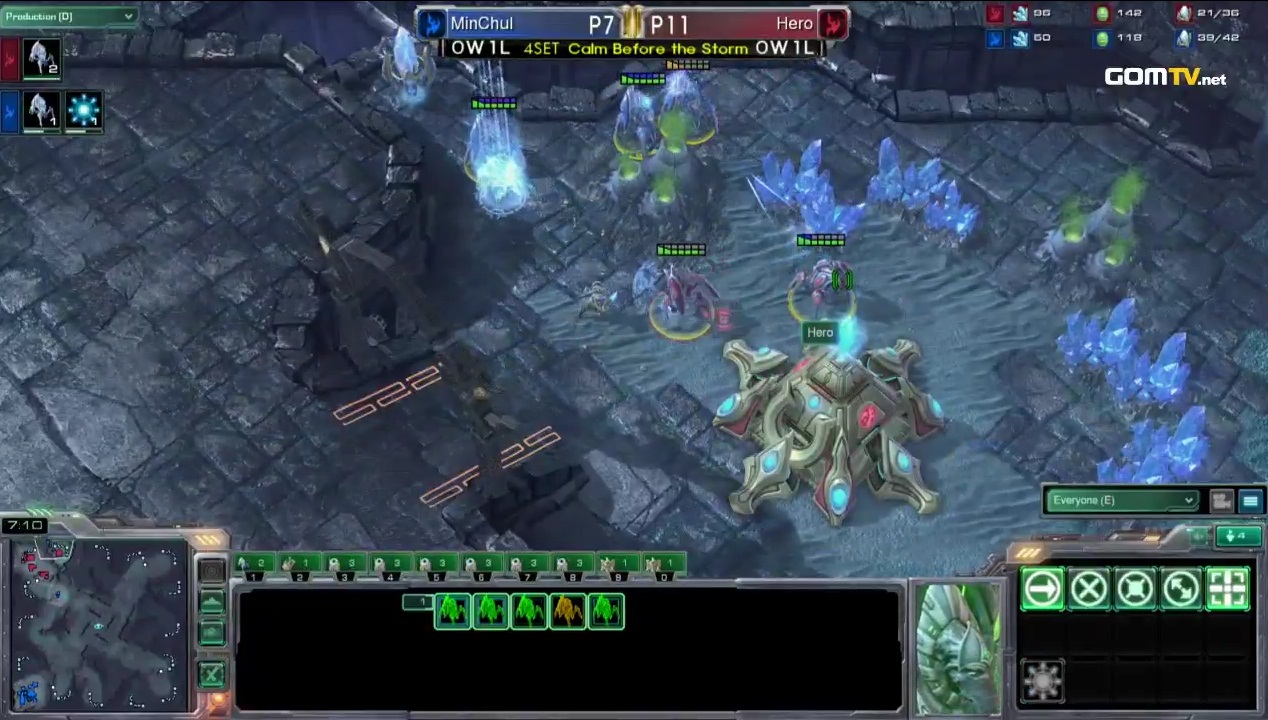The width and height of the screenshot is (1268, 720).
Task: Open the blue menu list button
Action: [1250, 500]
